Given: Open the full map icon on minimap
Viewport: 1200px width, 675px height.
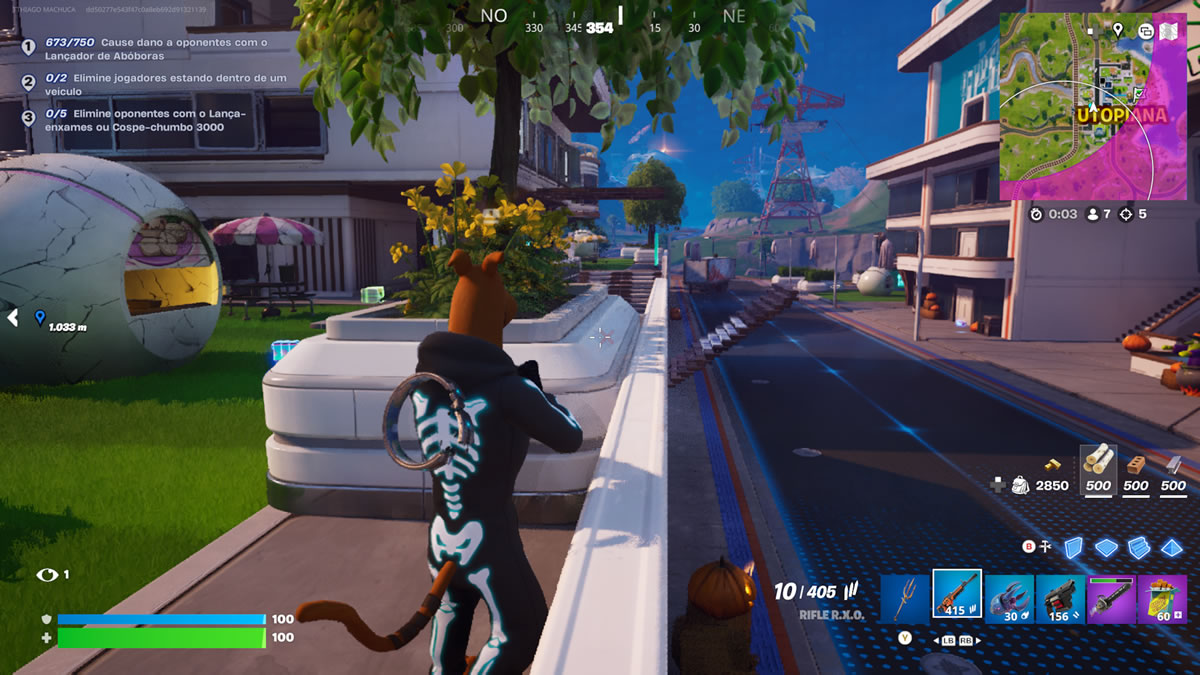Looking at the screenshot, I should pos(1167,30).
